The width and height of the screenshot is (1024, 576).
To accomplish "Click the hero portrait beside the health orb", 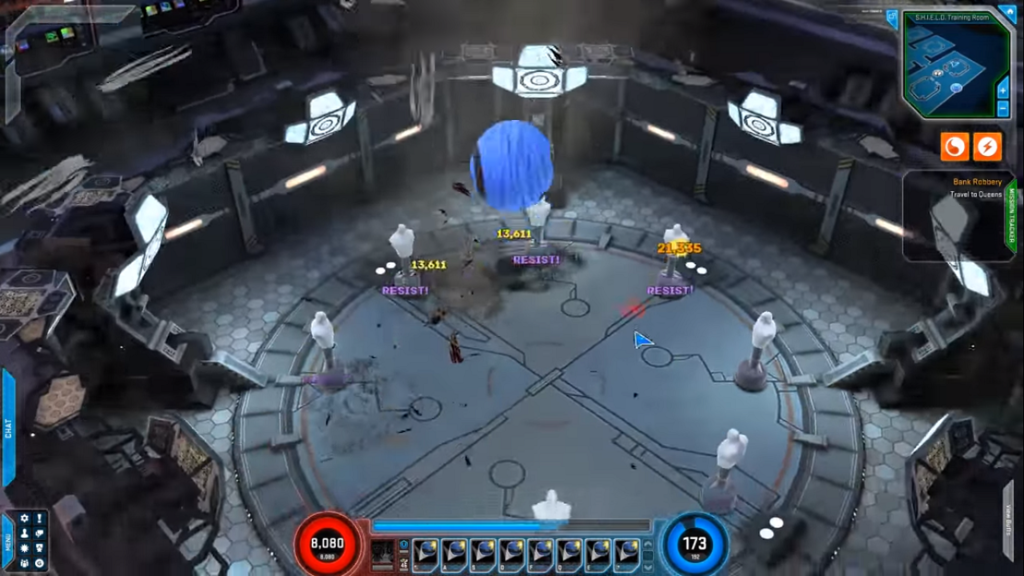I will pos(384,552).
